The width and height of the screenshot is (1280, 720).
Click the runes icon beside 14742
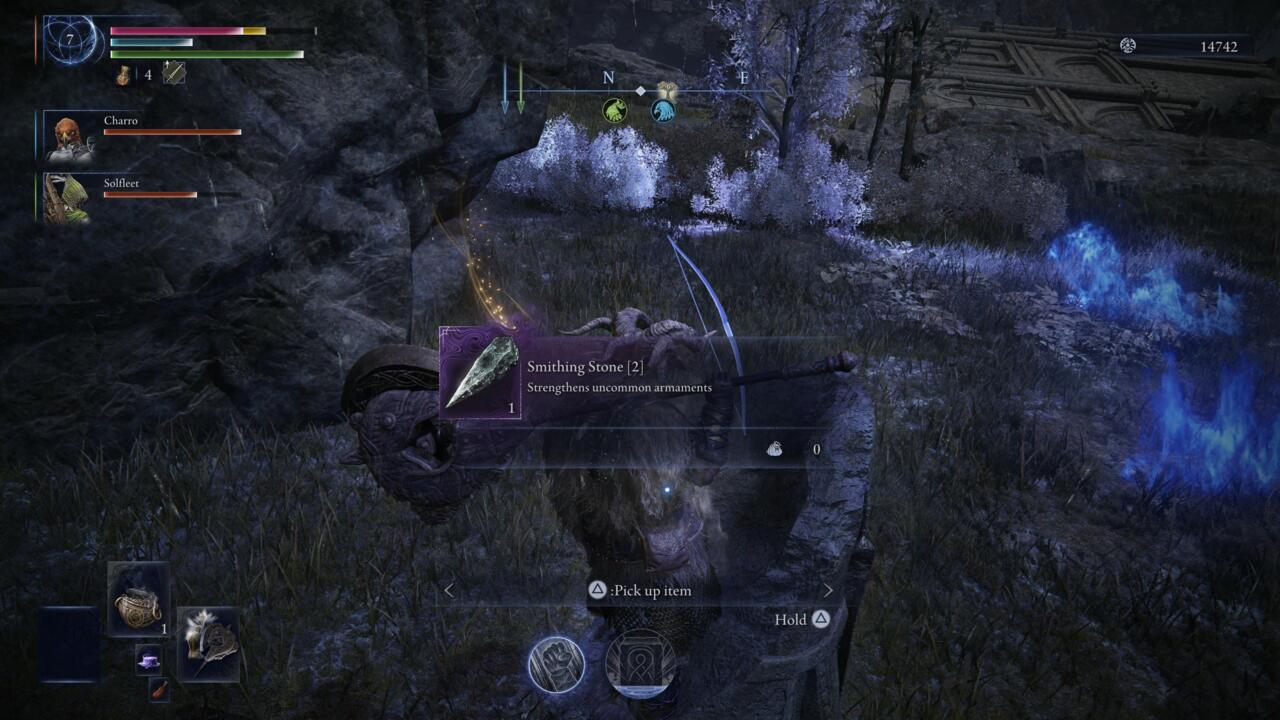(x=1128, y=46)
